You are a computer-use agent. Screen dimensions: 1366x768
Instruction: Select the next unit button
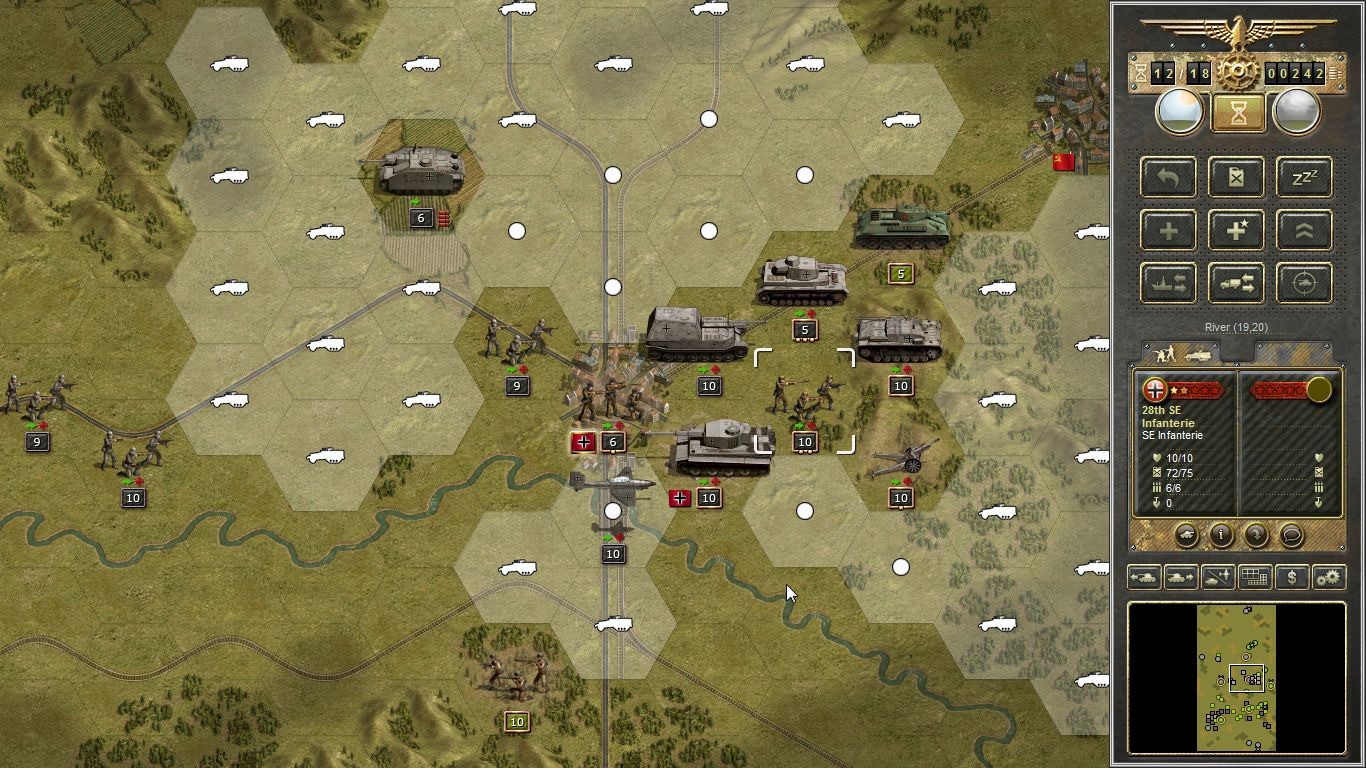pos(1181,577)
